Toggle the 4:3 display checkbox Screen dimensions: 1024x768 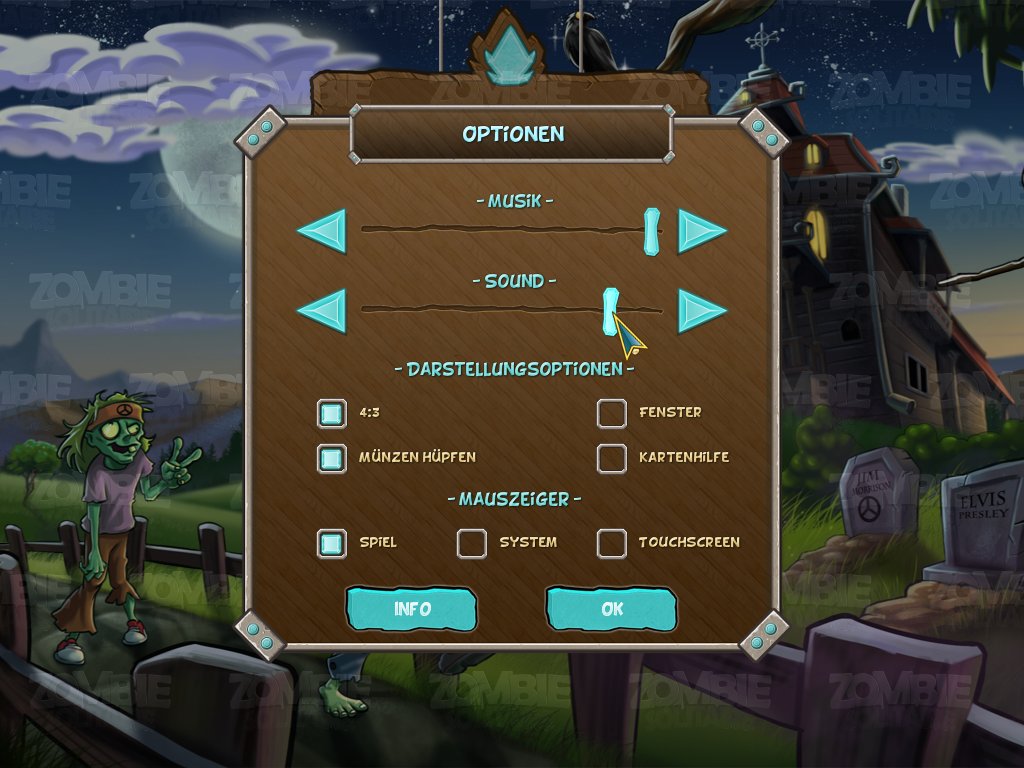pyautogui.click(x=332, y=413)
